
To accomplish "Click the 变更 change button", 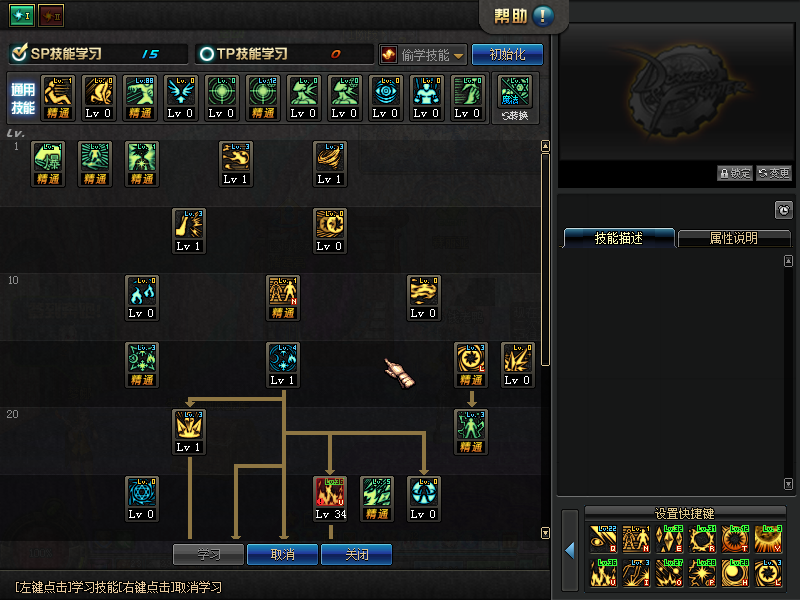I will coord(773,173).
